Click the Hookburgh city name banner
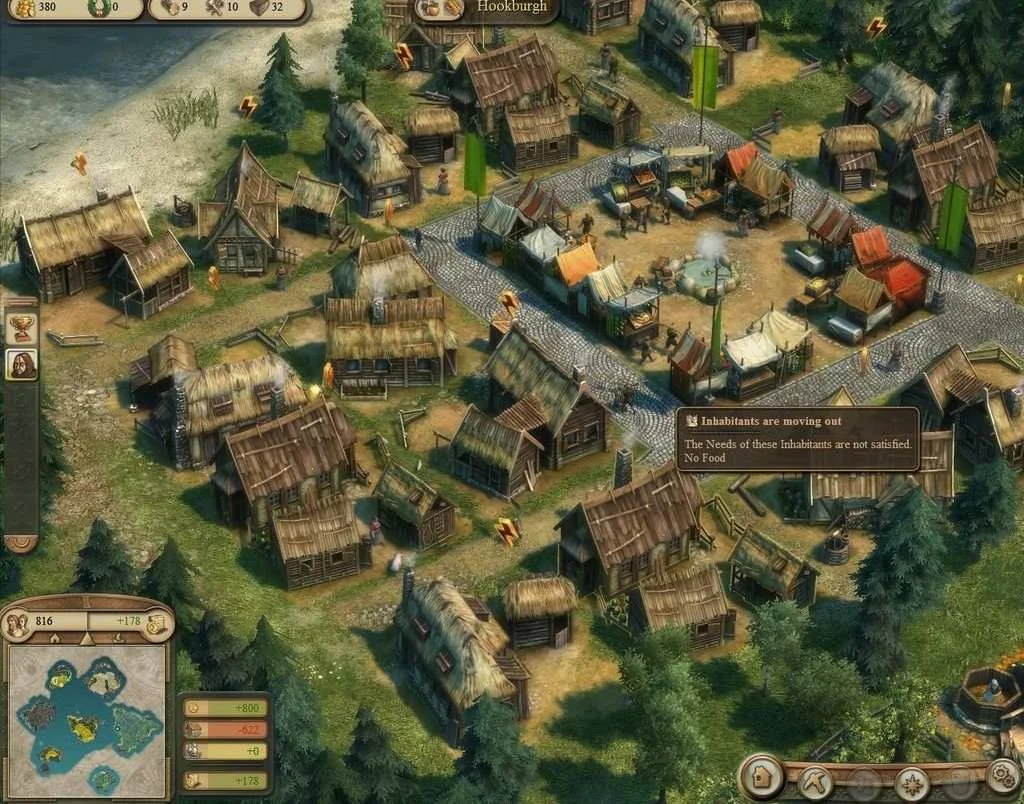 pyautogui.click(x=510, y=8)
